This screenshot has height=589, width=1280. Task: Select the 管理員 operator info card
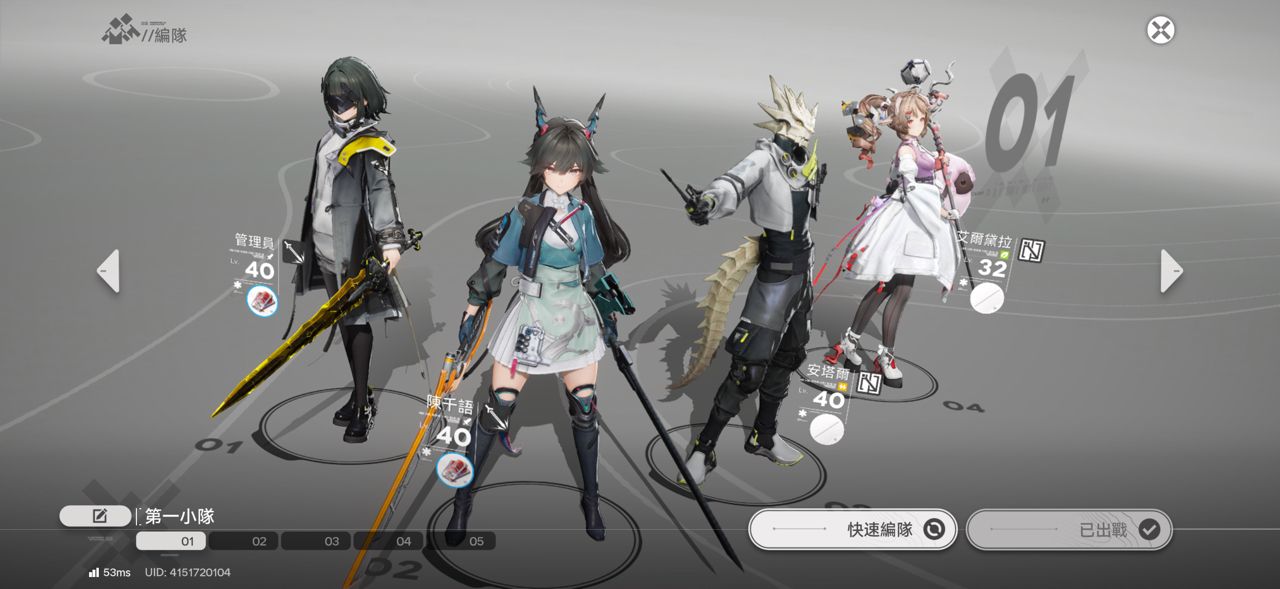point(256,258)
